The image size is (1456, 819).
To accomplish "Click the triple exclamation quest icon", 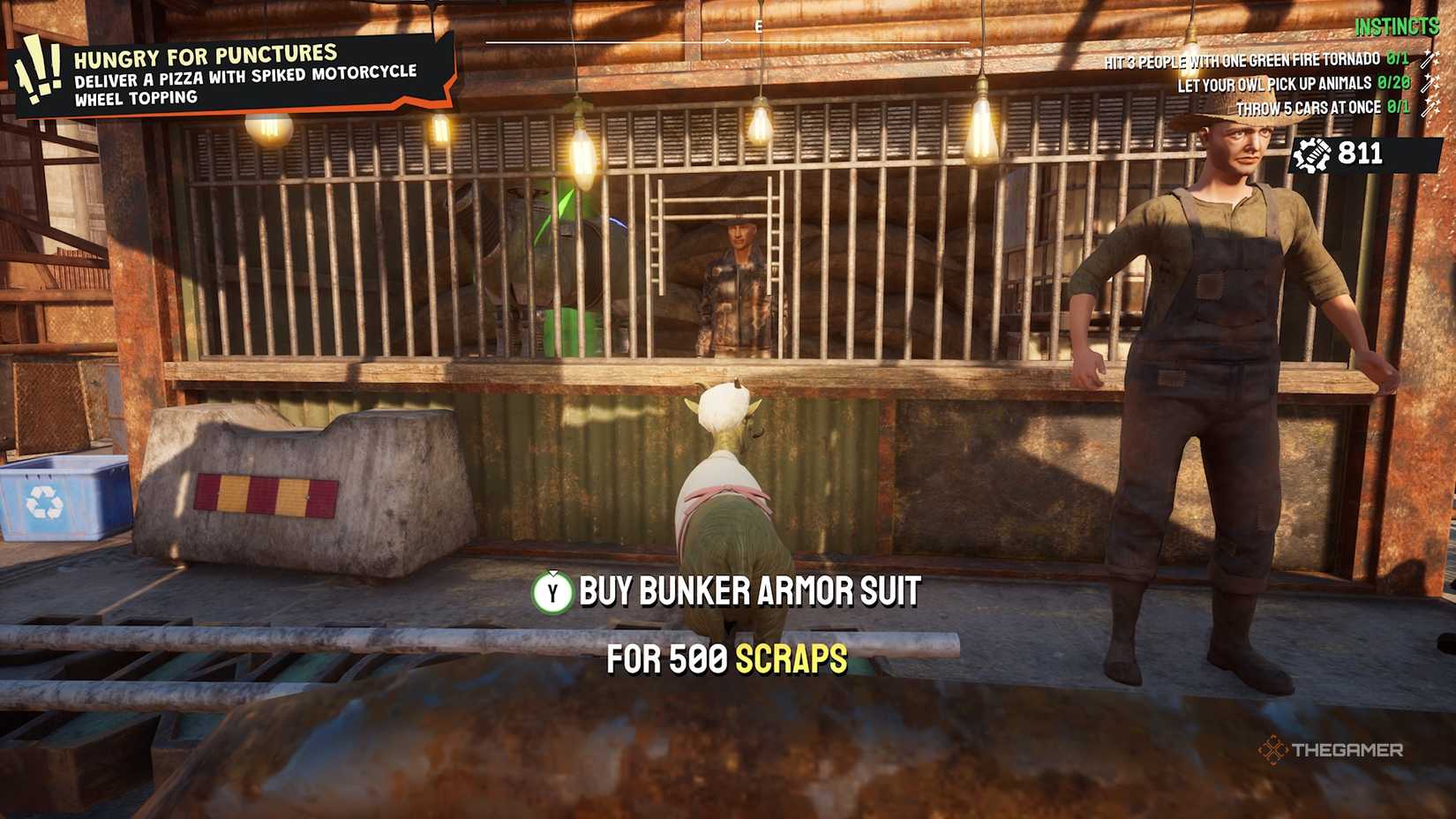I will click(x=39, y=66).
